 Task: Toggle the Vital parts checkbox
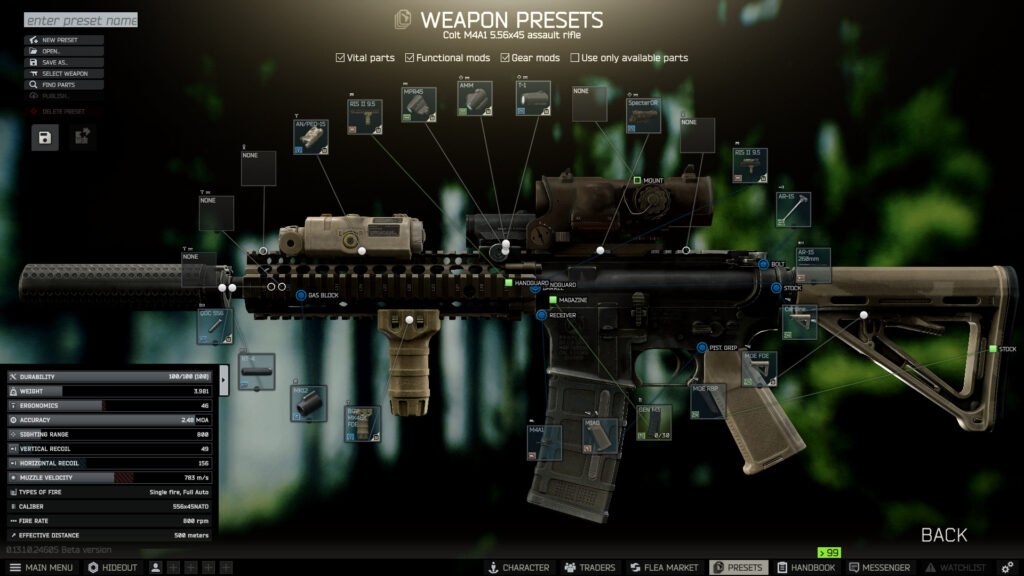coord(341,58)
